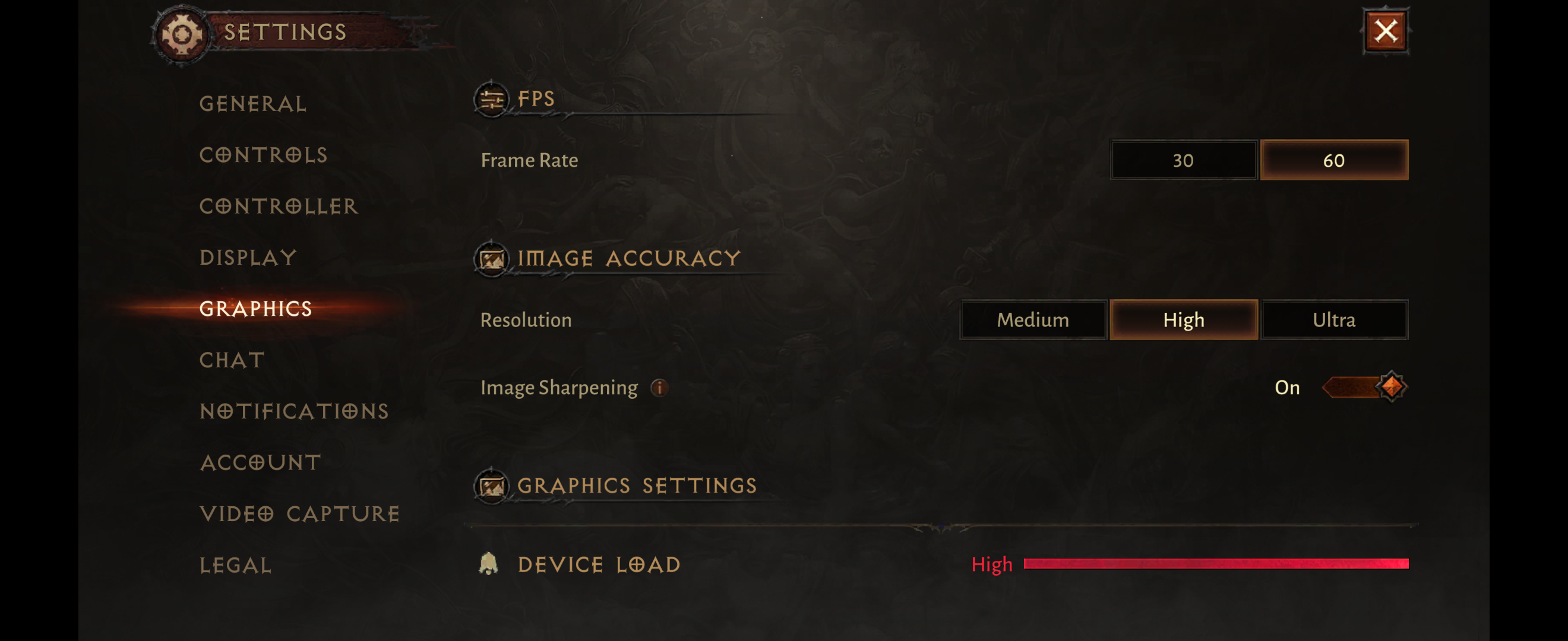Select the Graphics section
1568x641 pixels.
[255, 309]
